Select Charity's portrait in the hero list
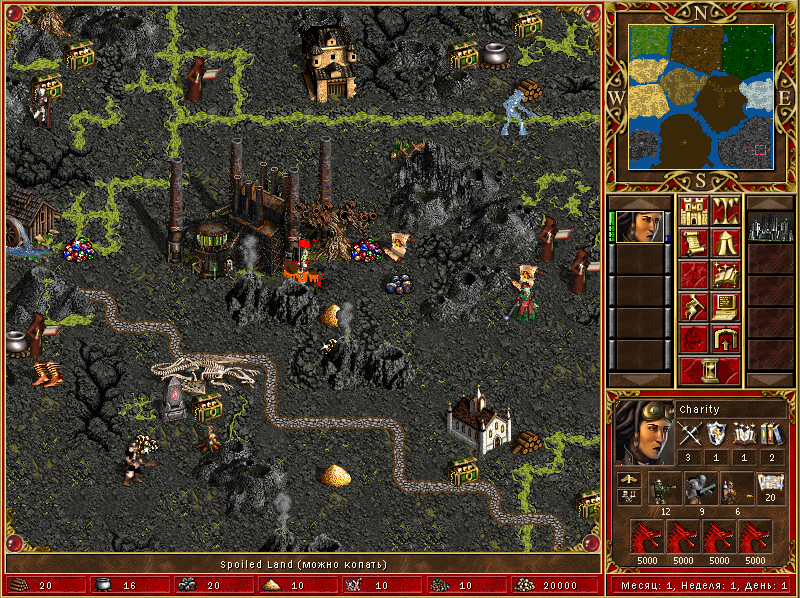The height and width of the screenshot is (598, 800). [x=637, y=227]
